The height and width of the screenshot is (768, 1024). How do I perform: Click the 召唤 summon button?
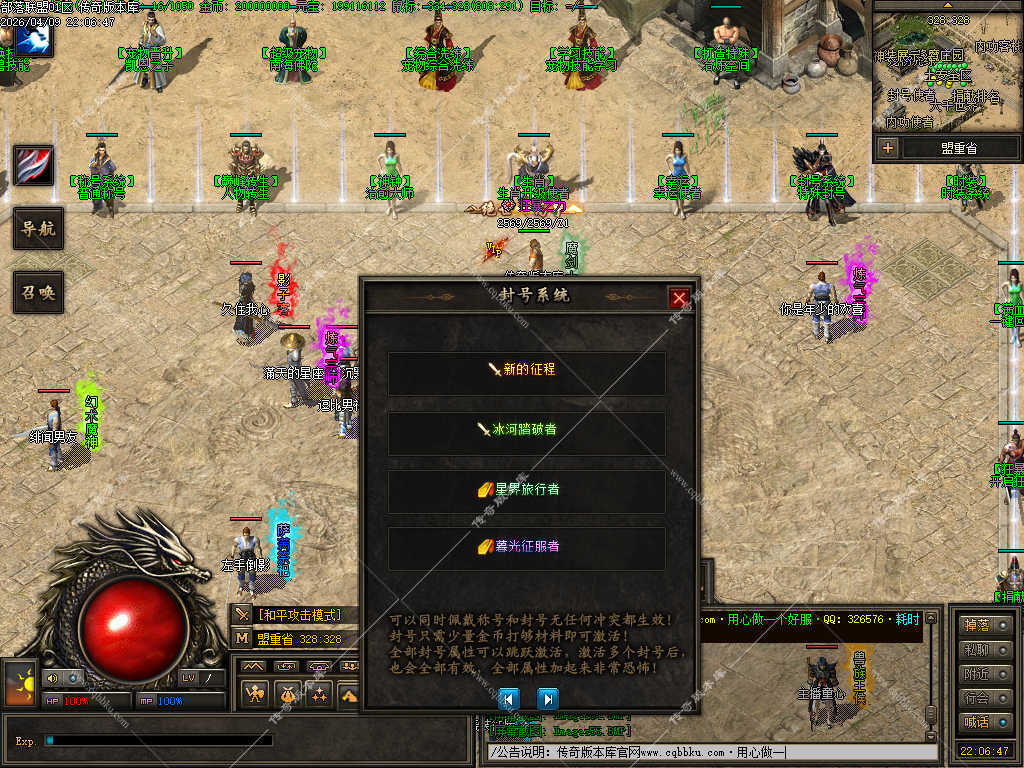click(x=38, y=293)
